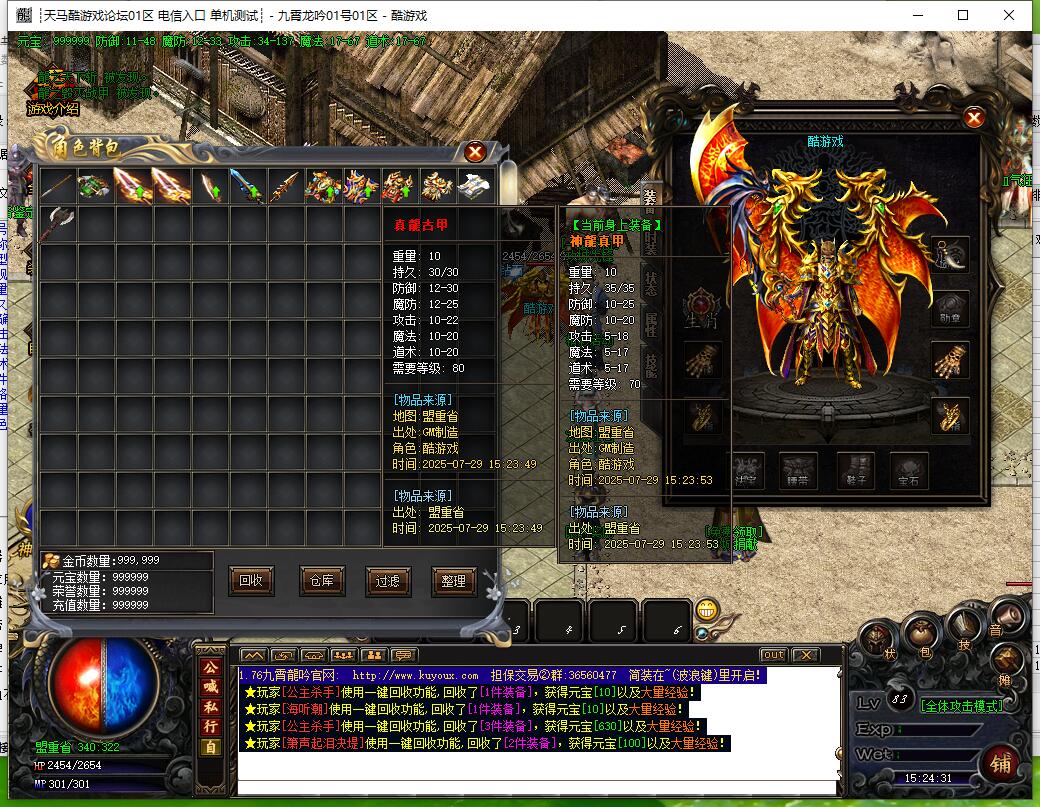
Task: Click the 过滤 filter button
Action: [388, 580]
